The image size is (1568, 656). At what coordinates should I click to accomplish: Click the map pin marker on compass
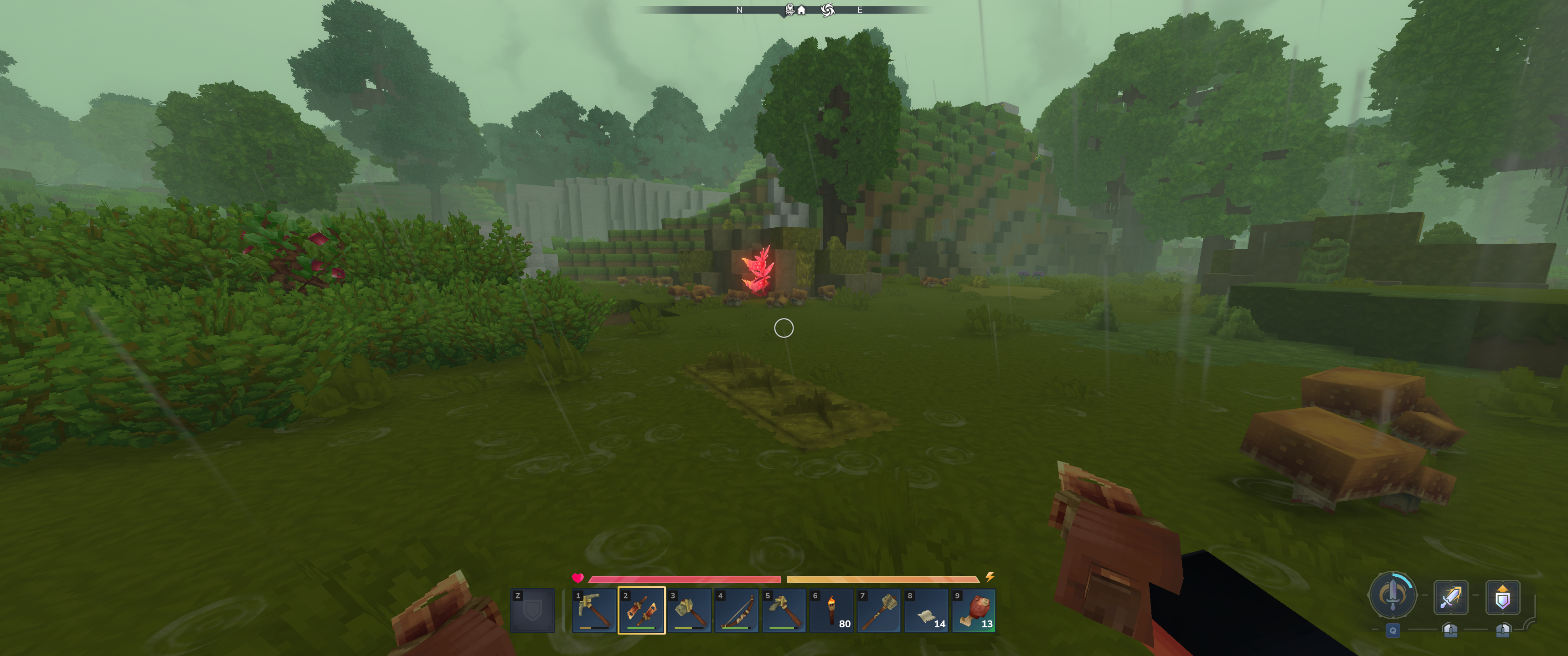click(789, 9)
